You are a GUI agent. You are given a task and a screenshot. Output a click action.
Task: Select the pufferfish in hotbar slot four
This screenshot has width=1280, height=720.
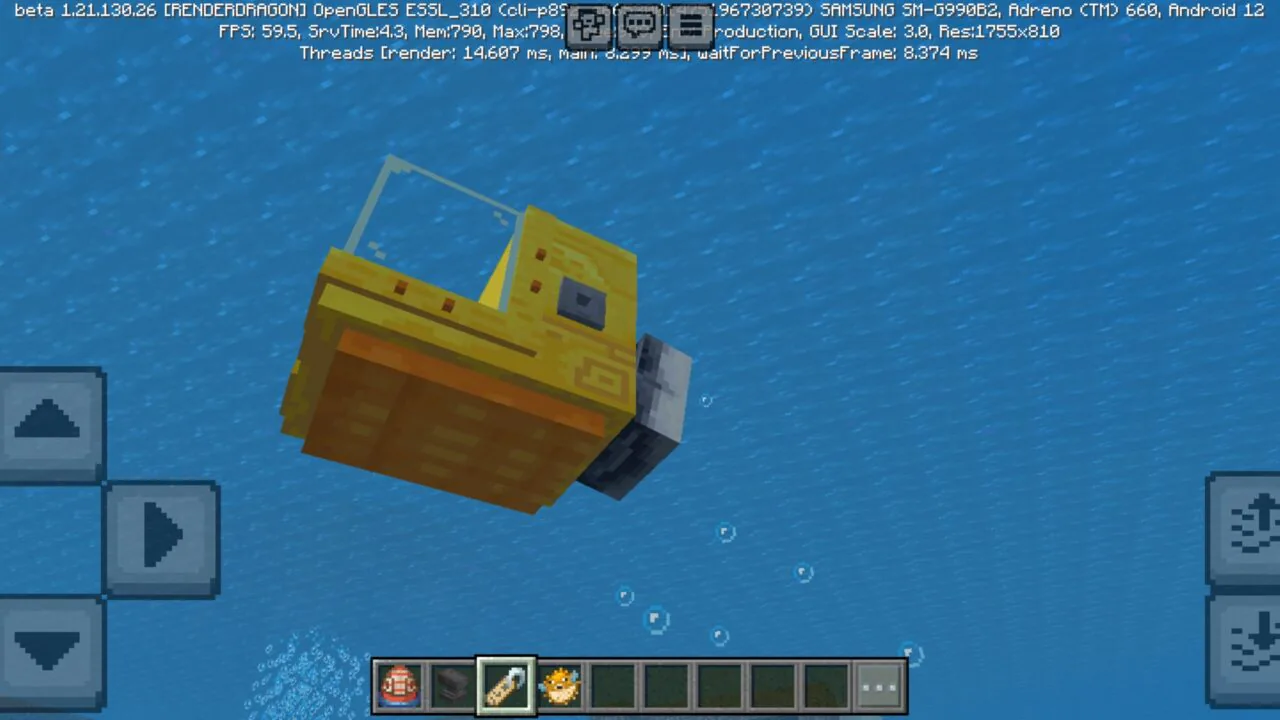[x=560, y=683]
